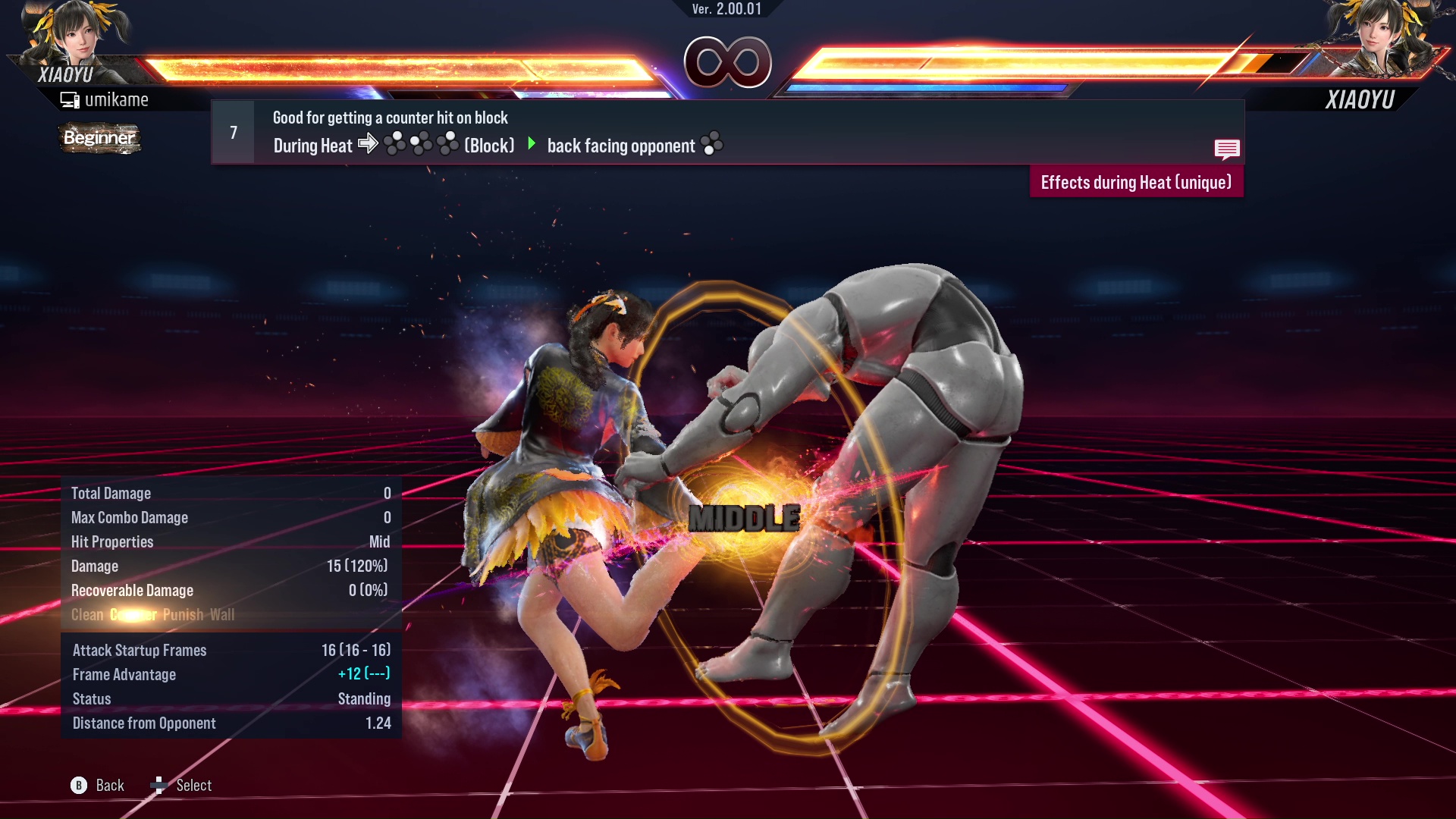Screen dimensions: 1456x819
Task: Select the Beginner rank badge
Action: (99, 138)
